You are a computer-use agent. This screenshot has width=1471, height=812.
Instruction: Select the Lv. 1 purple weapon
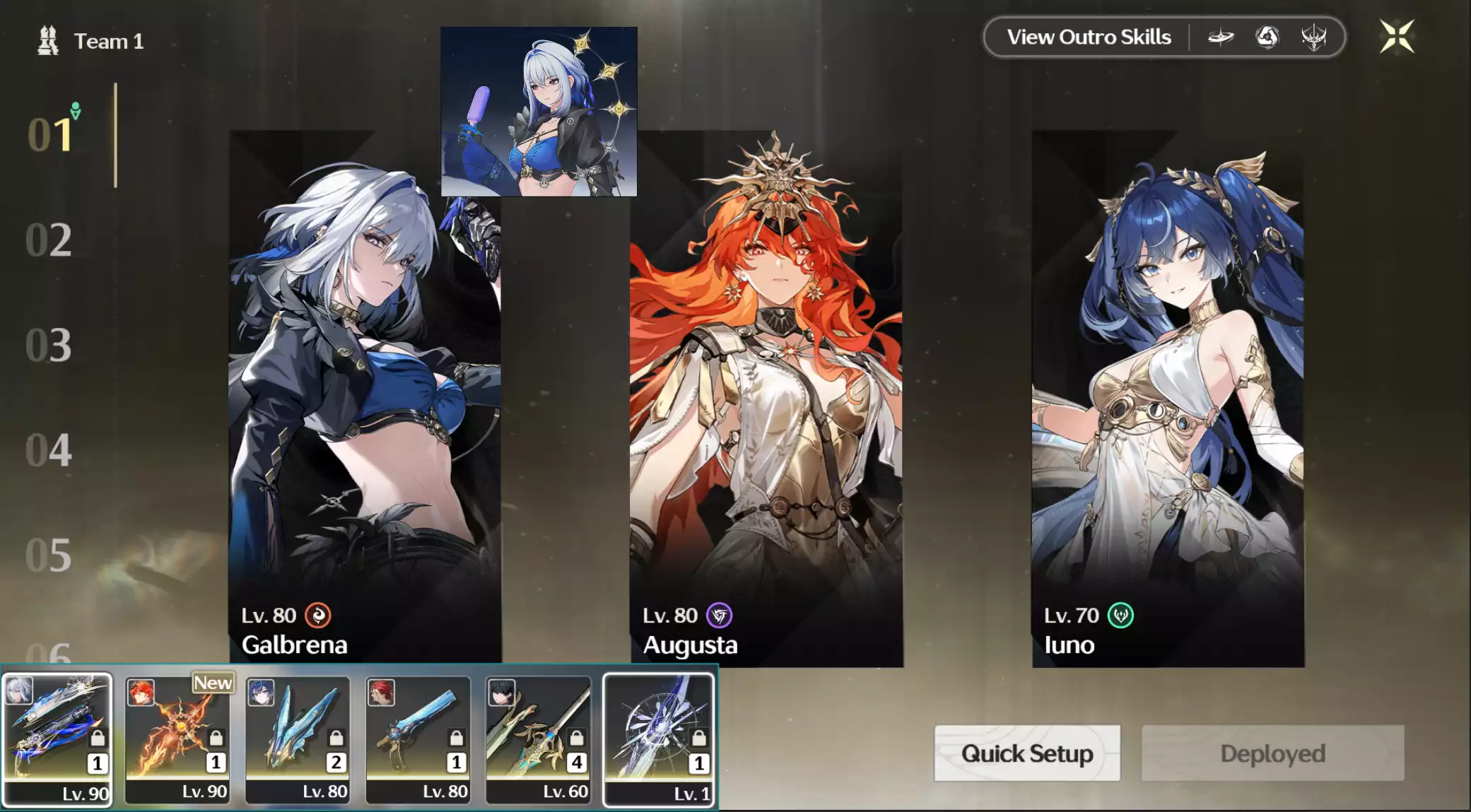658,739
